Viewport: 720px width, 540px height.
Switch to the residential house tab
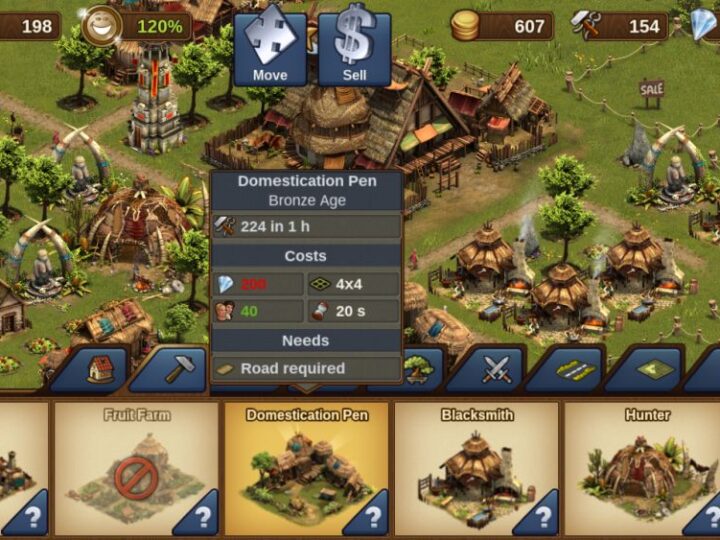coord(101,370)
